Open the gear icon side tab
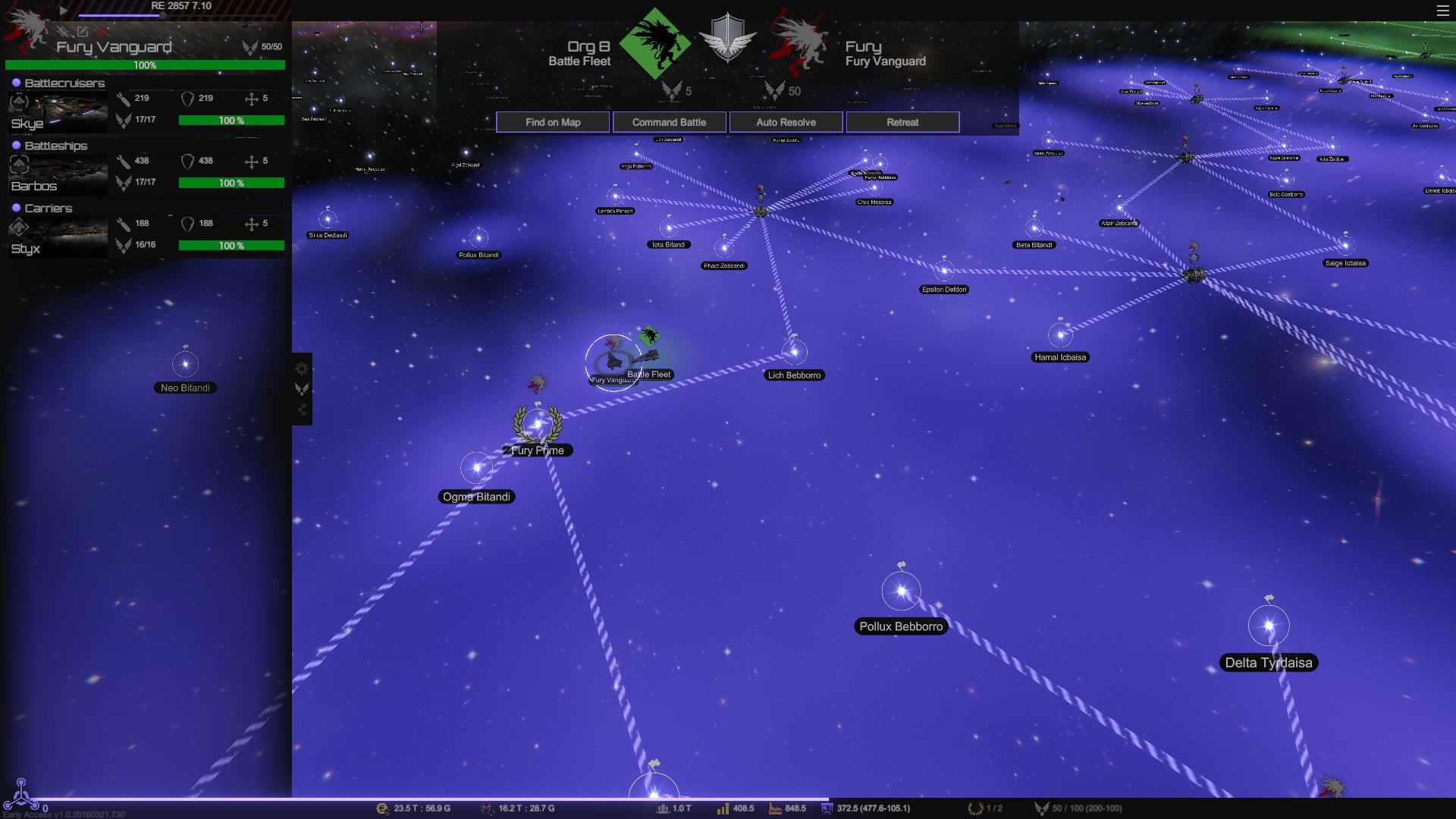 [x=302, y=369]
